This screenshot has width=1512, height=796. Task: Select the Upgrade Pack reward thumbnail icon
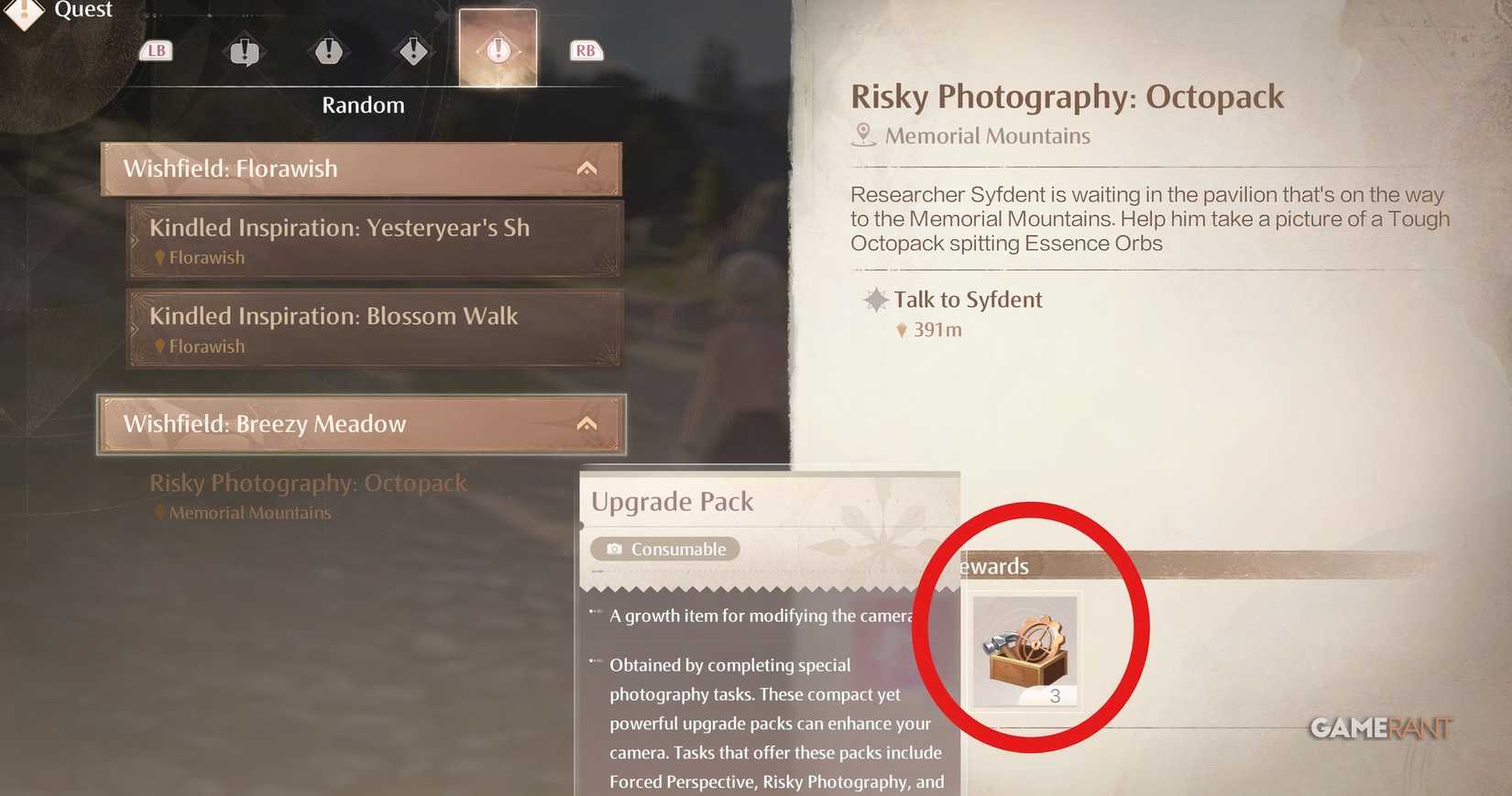pos(1024,649)
